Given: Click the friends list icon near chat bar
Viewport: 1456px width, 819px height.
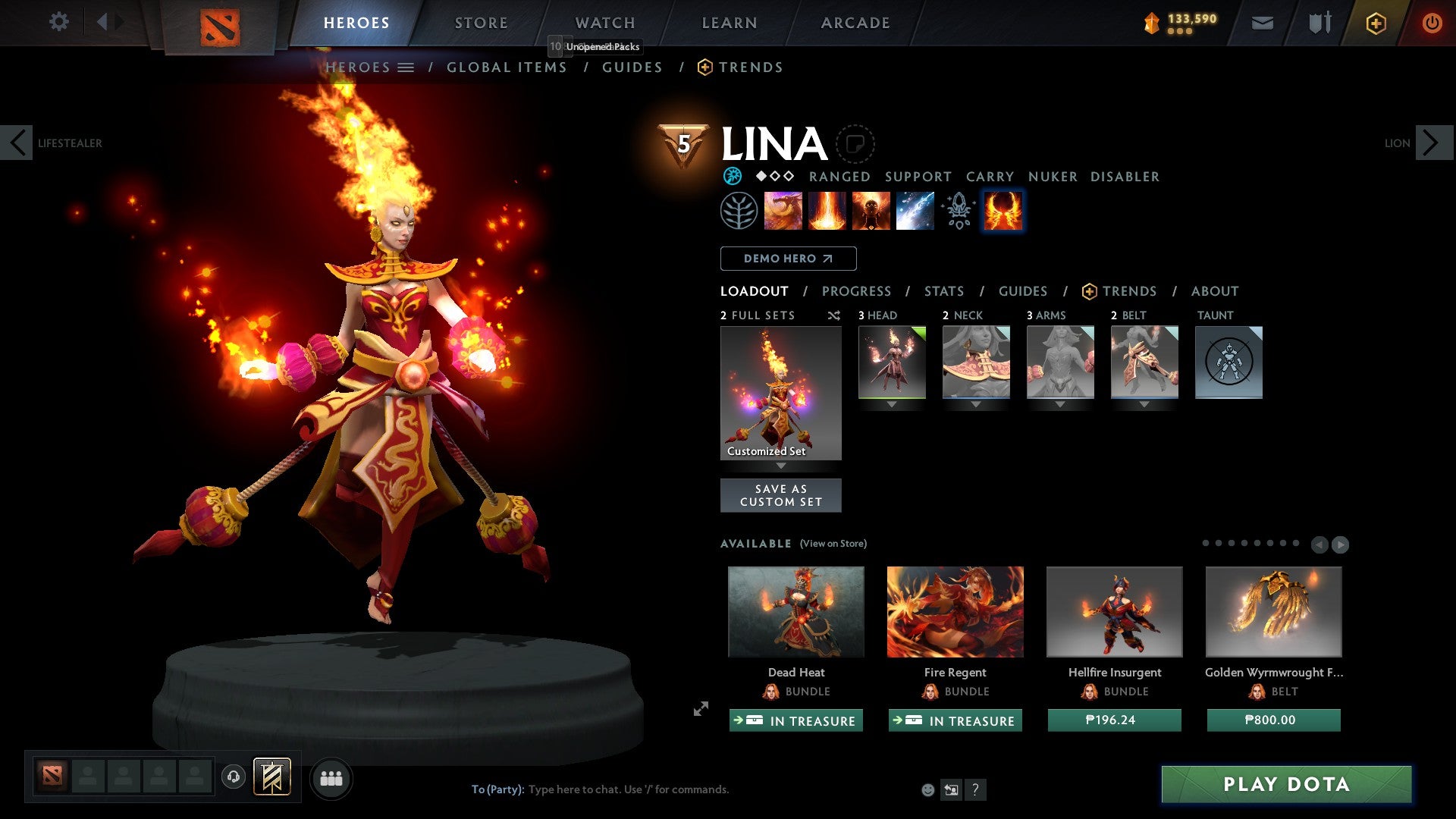Looking at the screenshot, I should pyautogui.click(x=331, y=777).
